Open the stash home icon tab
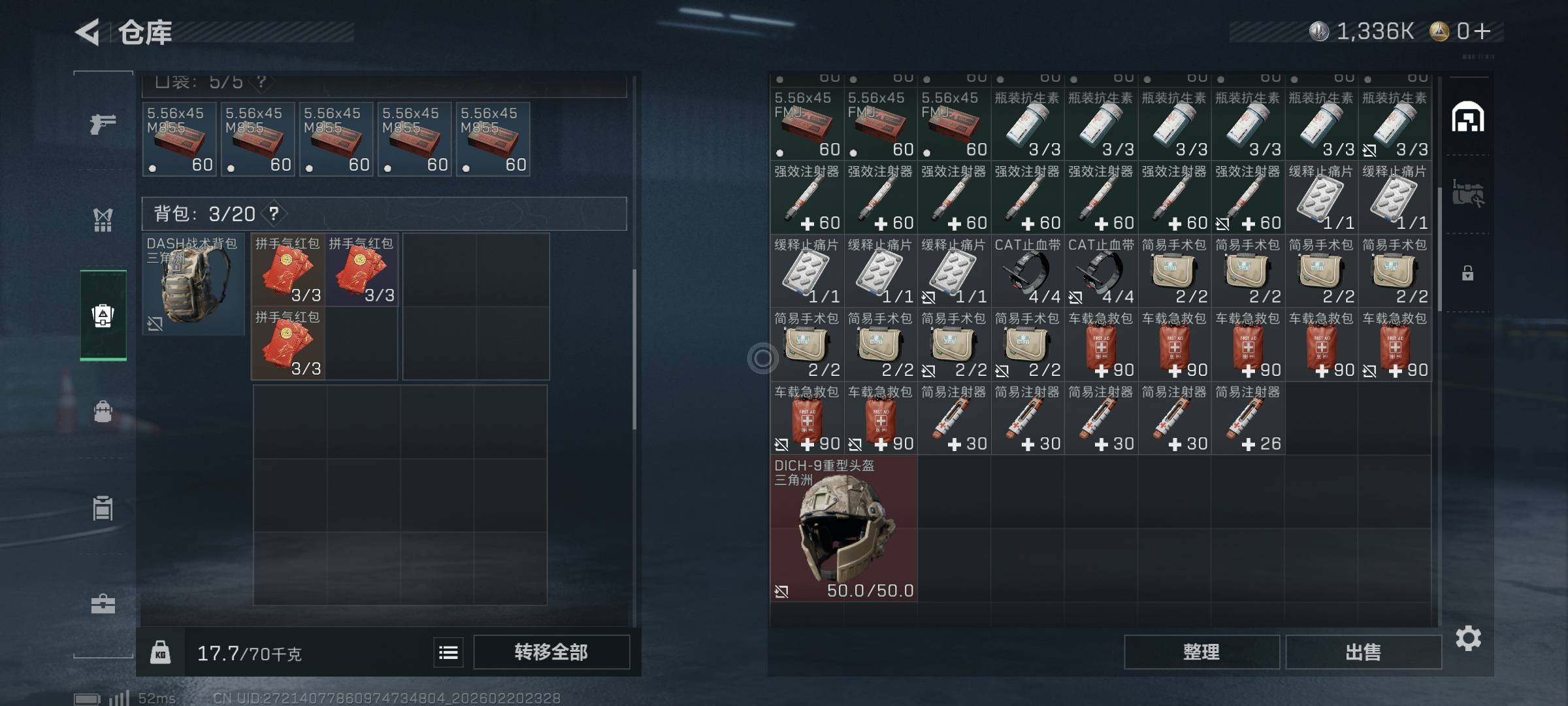1568x706 pixels. tap(1467, 118)
